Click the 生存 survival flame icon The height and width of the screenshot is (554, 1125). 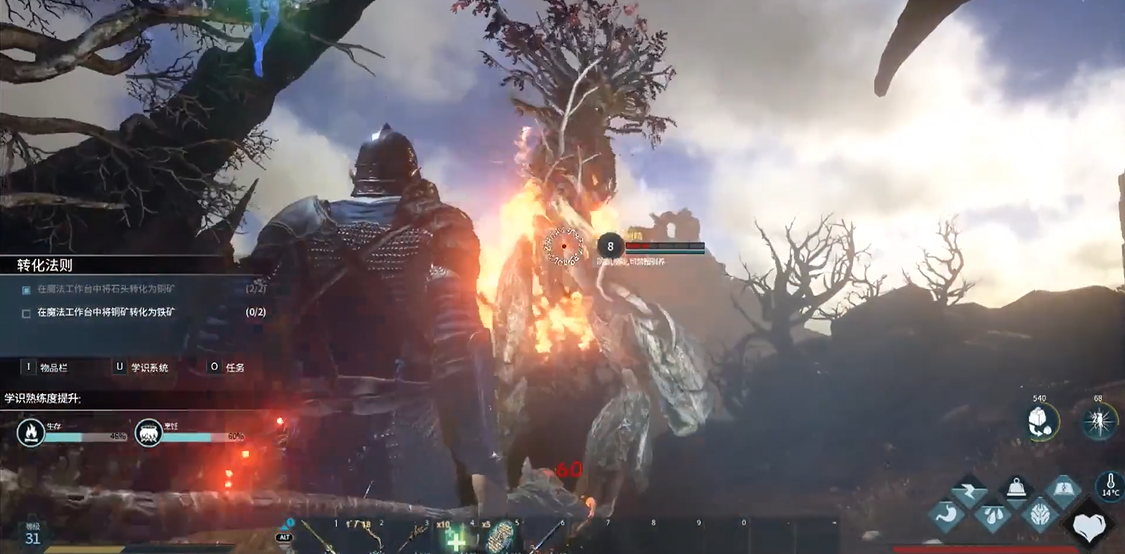click(30, 432)
